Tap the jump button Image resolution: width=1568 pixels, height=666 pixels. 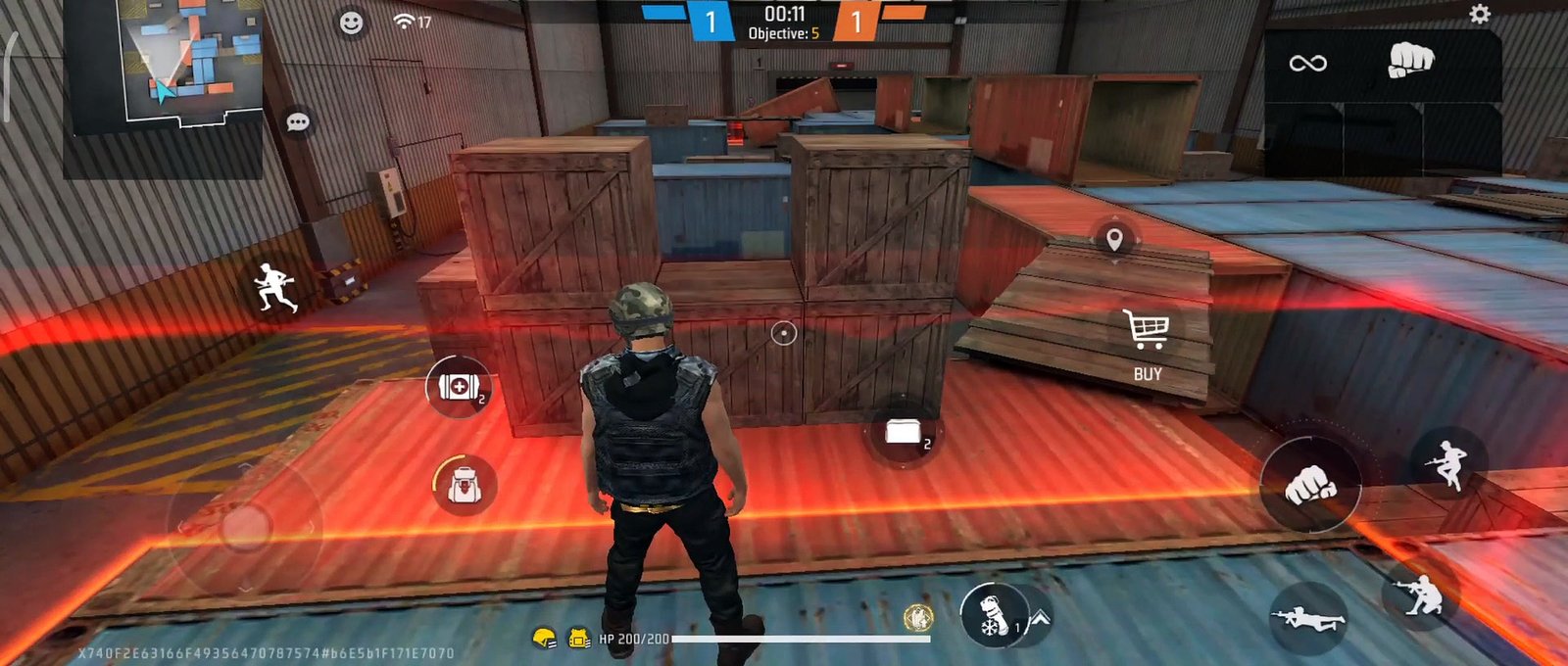(1446, 462)
